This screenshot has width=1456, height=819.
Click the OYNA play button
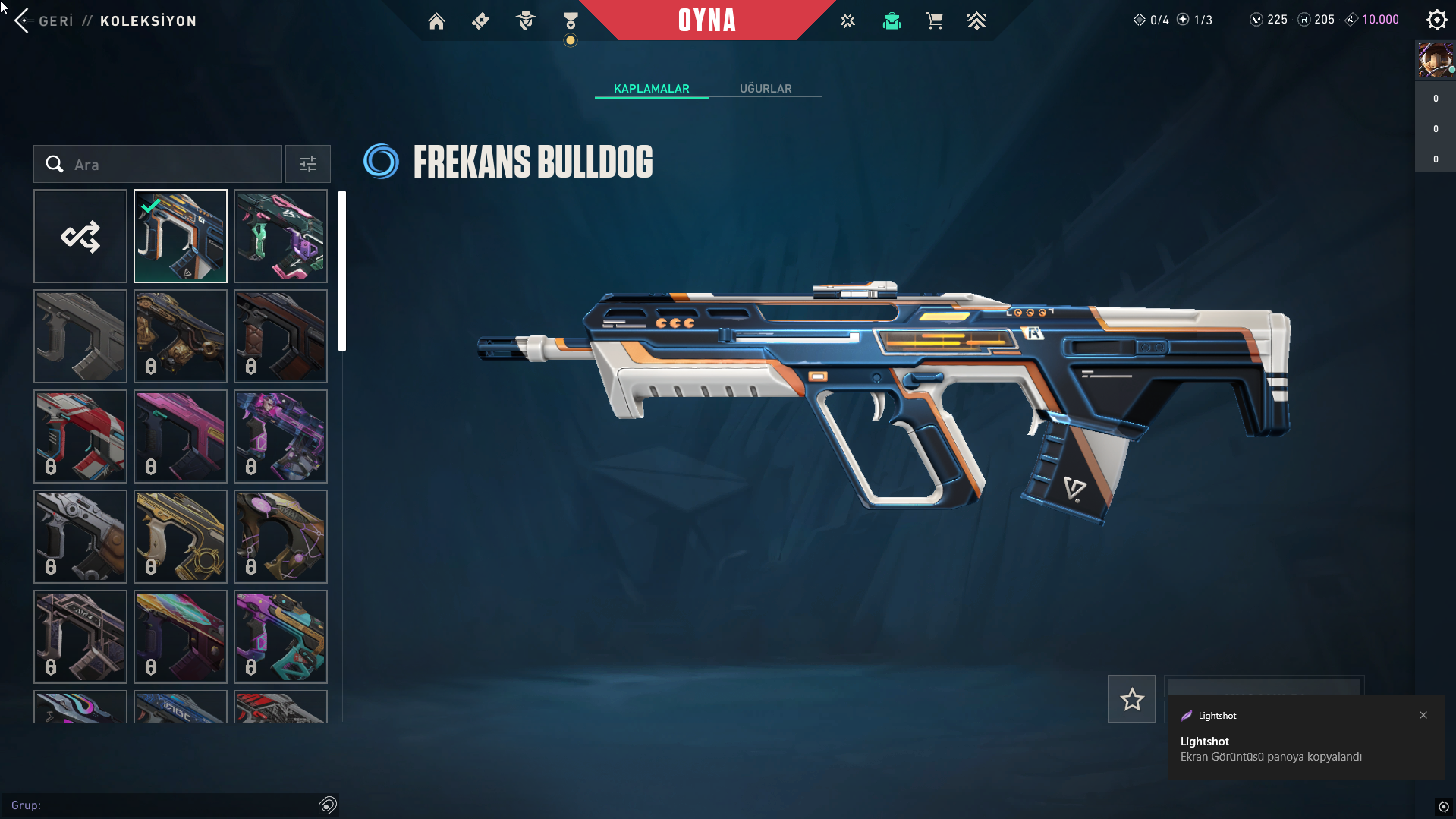[706, 20]
